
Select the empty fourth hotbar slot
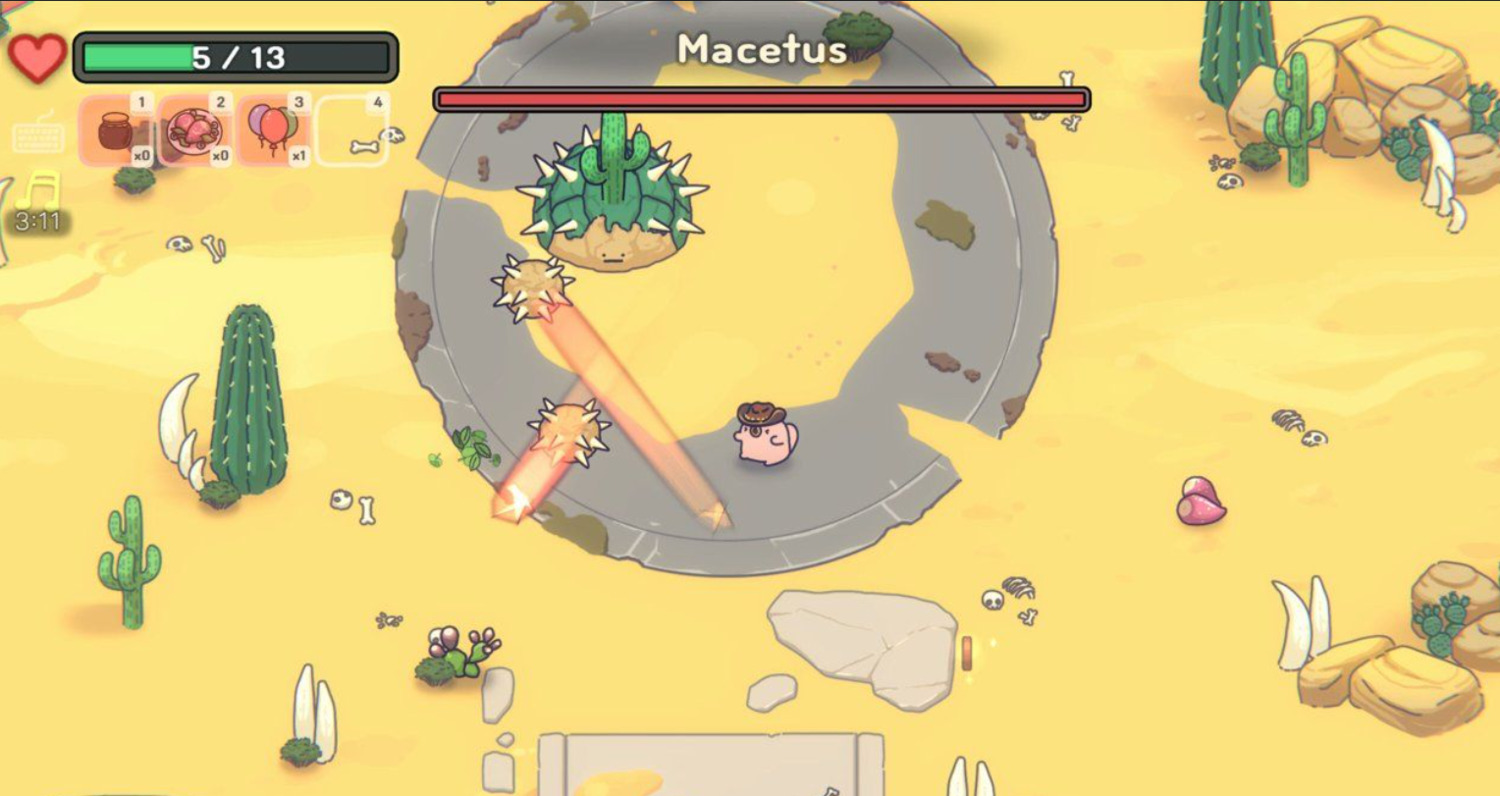[x=352, y=131]
